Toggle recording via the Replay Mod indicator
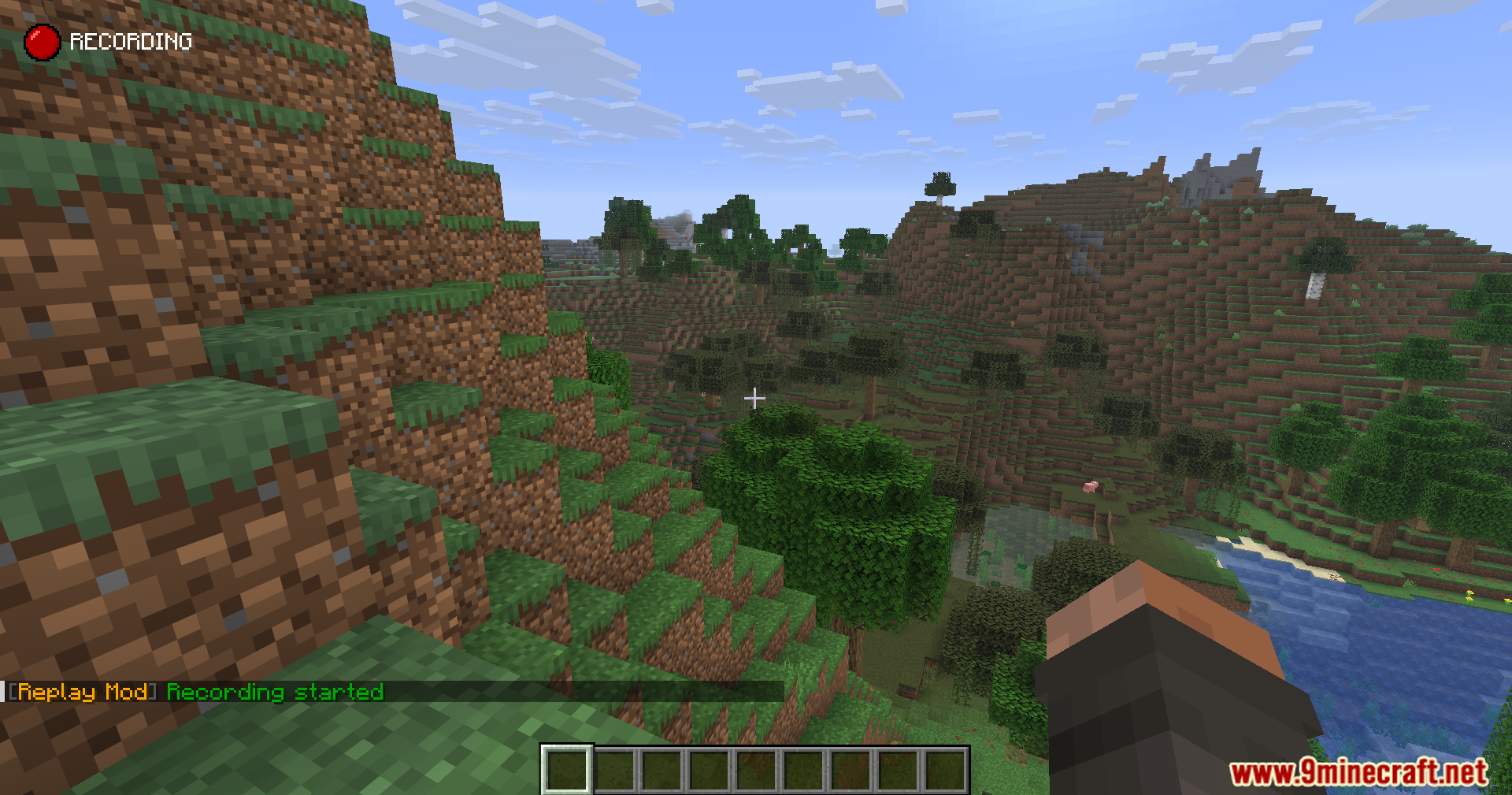This screenshot has width=1512, height=795. pos(42,41)
